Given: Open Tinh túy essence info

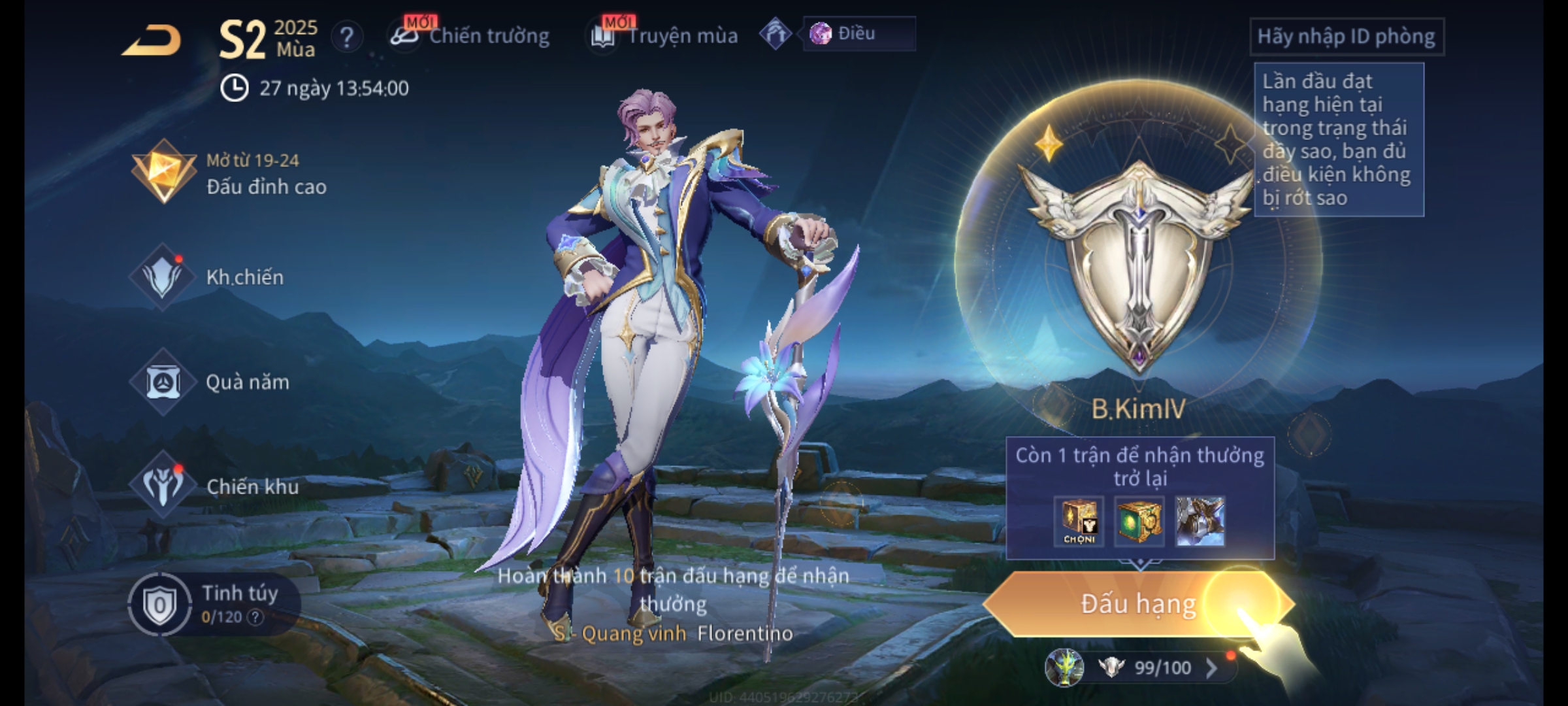Looking at the screenshot, I should pos(209,604).
